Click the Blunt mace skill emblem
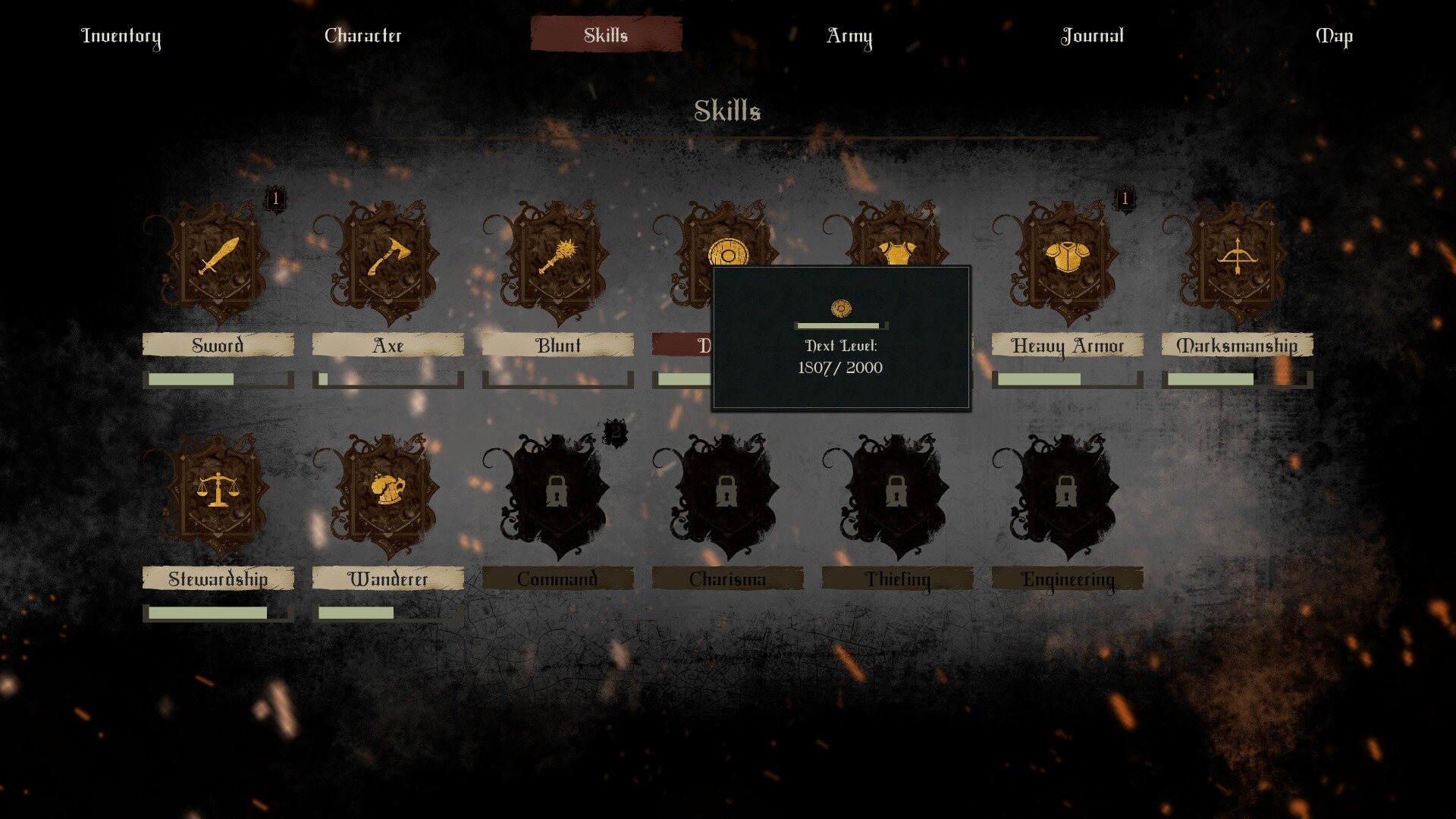1456x819 pixels. click(558, 258)
